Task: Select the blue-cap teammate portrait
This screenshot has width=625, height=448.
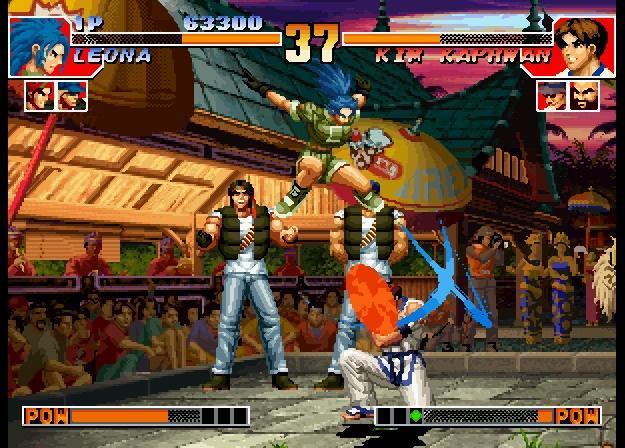Action: click(x=72, y=96)
